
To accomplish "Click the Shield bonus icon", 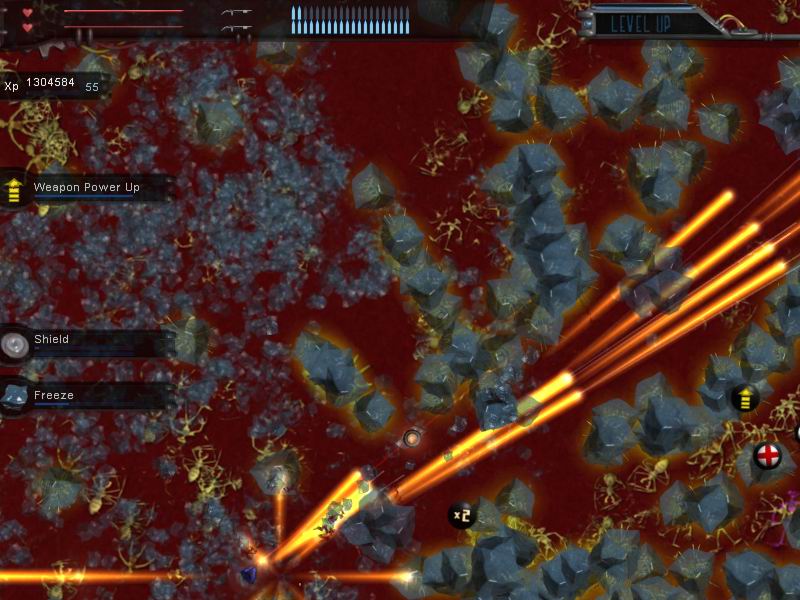I will (x=14, y=344).
